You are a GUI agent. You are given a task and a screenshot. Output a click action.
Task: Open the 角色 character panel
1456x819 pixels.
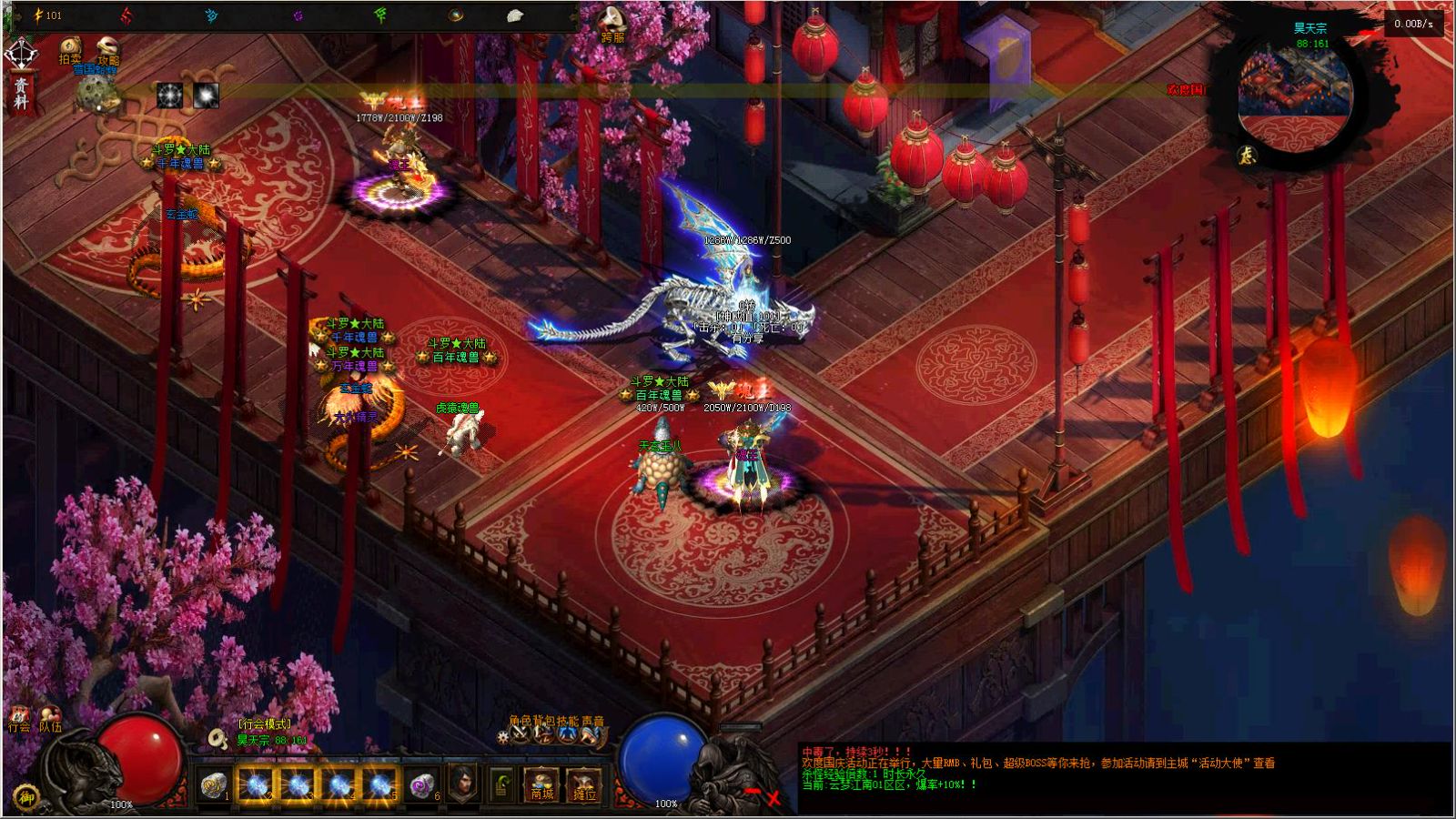[521, 735]
